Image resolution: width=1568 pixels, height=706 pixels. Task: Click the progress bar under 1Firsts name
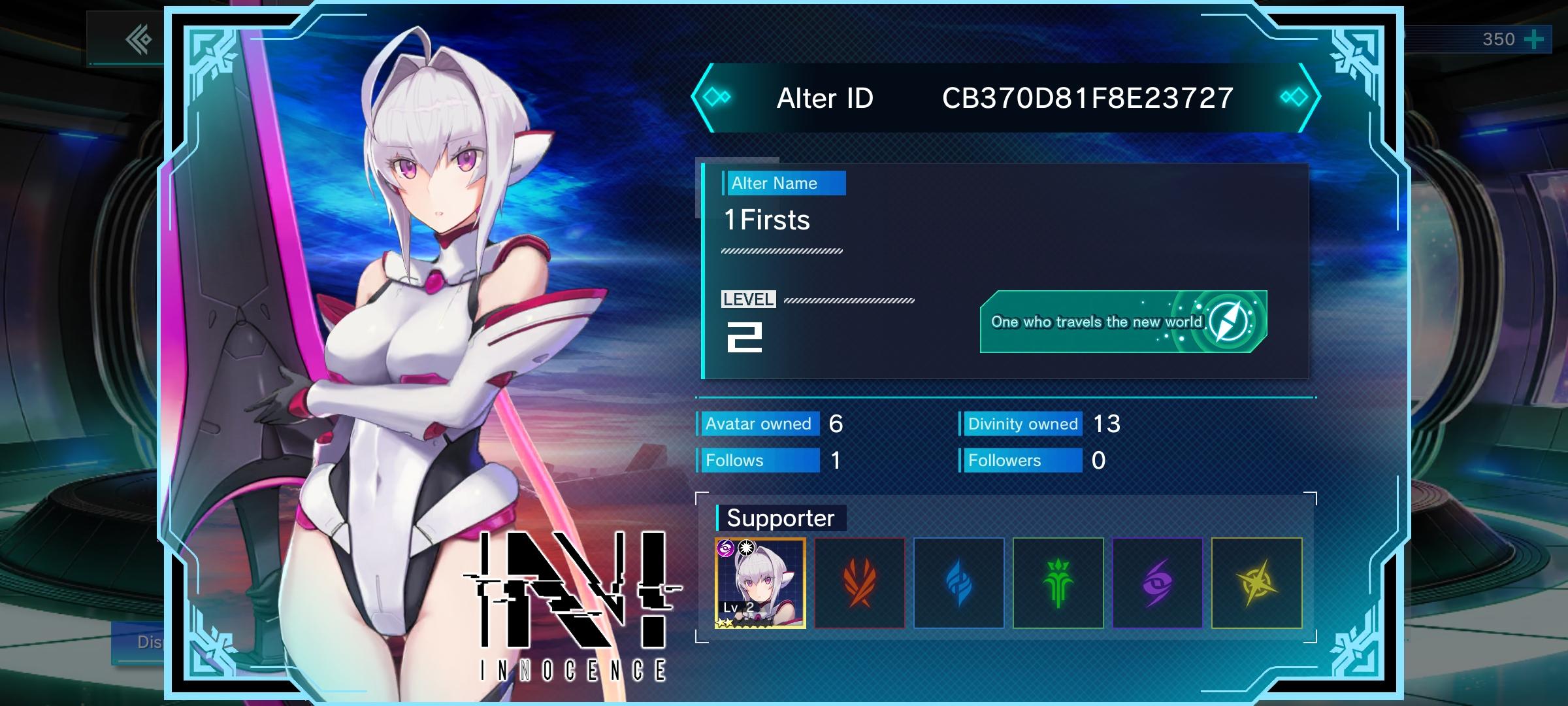781,249
